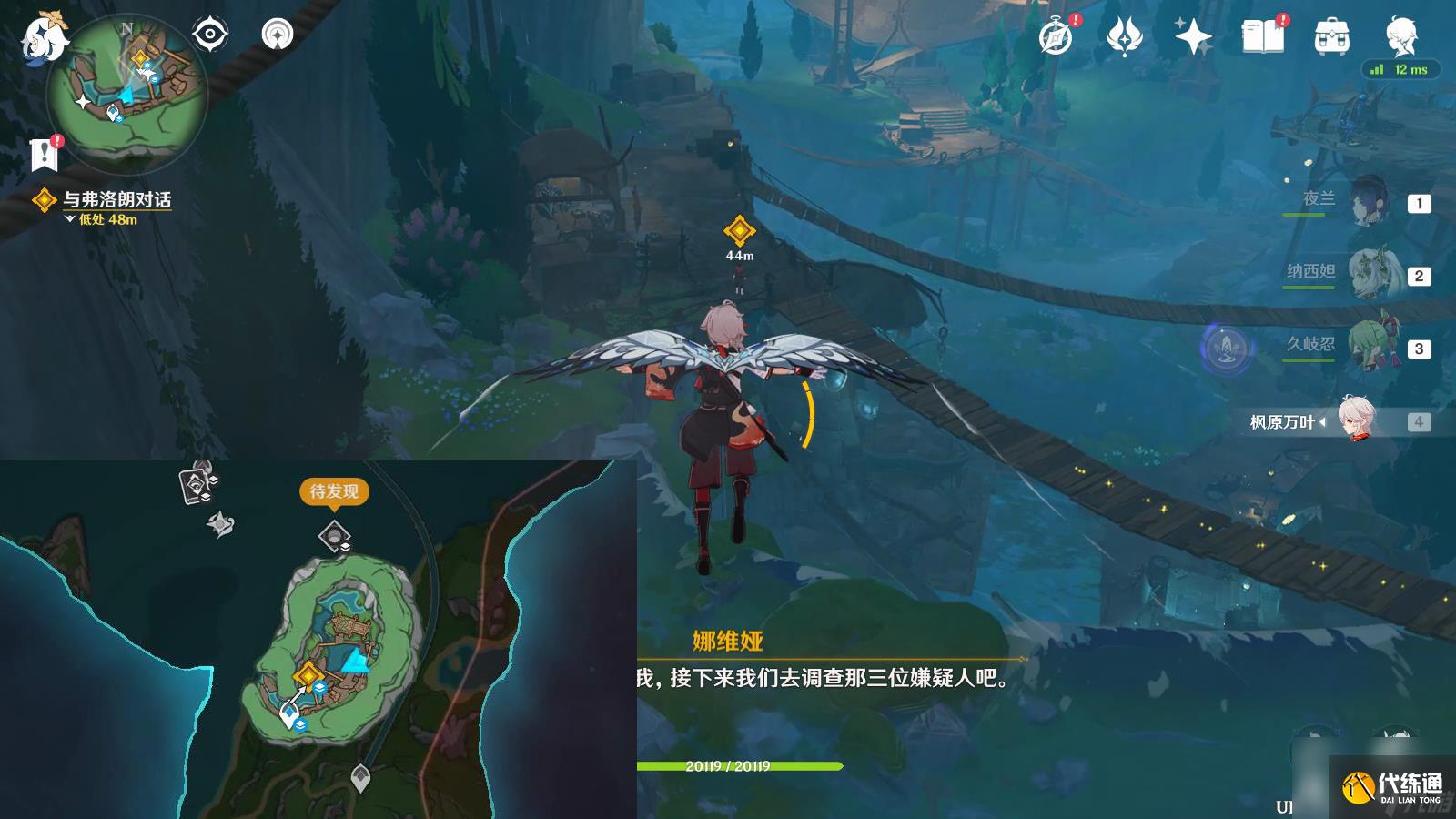Viewport: 1456px width, 819px height.
Task: Open the wish star icon
Action: [x=1193, y=37]
